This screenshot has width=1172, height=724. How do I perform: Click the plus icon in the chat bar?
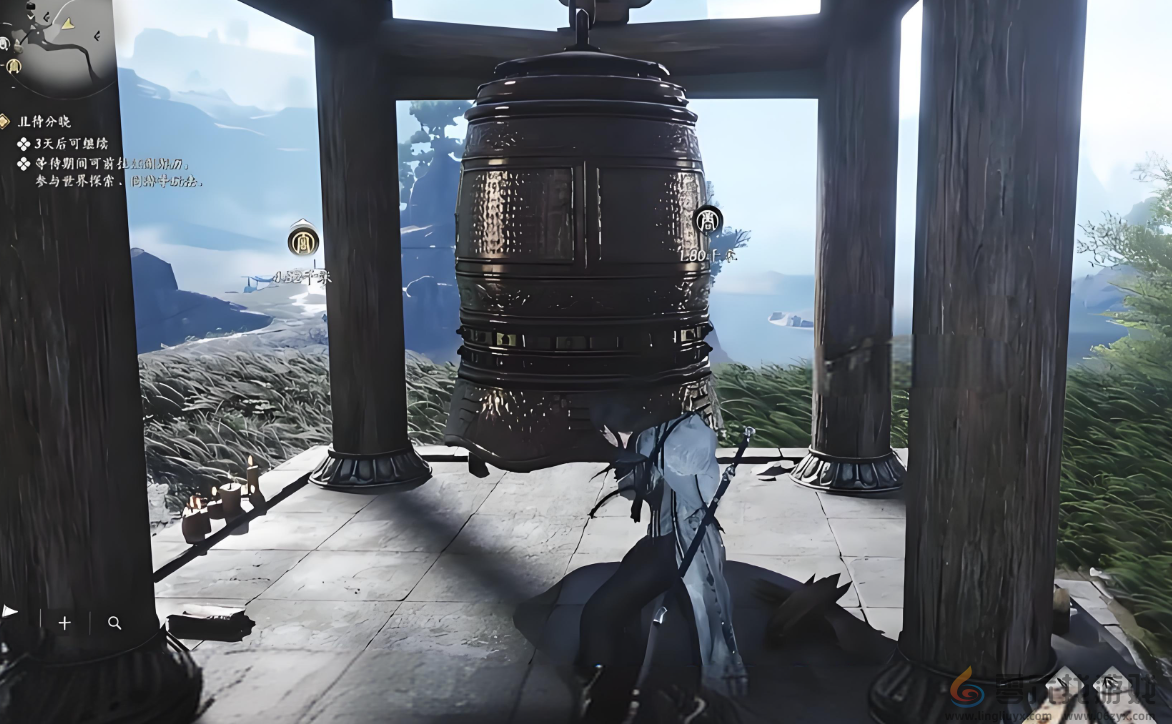65,623
